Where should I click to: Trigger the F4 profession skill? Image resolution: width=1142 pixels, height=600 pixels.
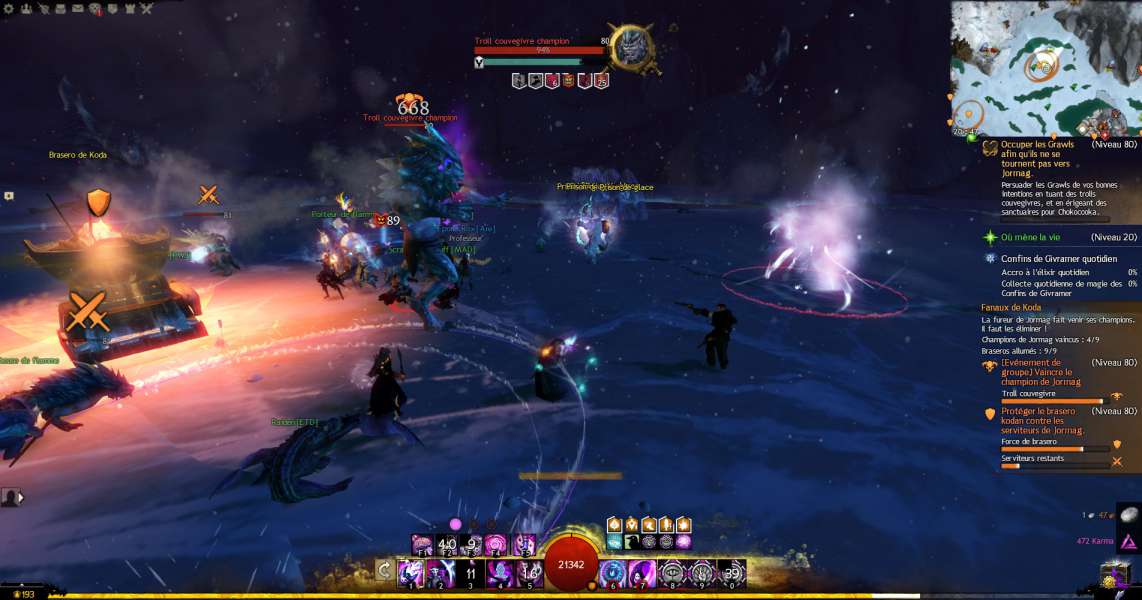coord(496,545)
